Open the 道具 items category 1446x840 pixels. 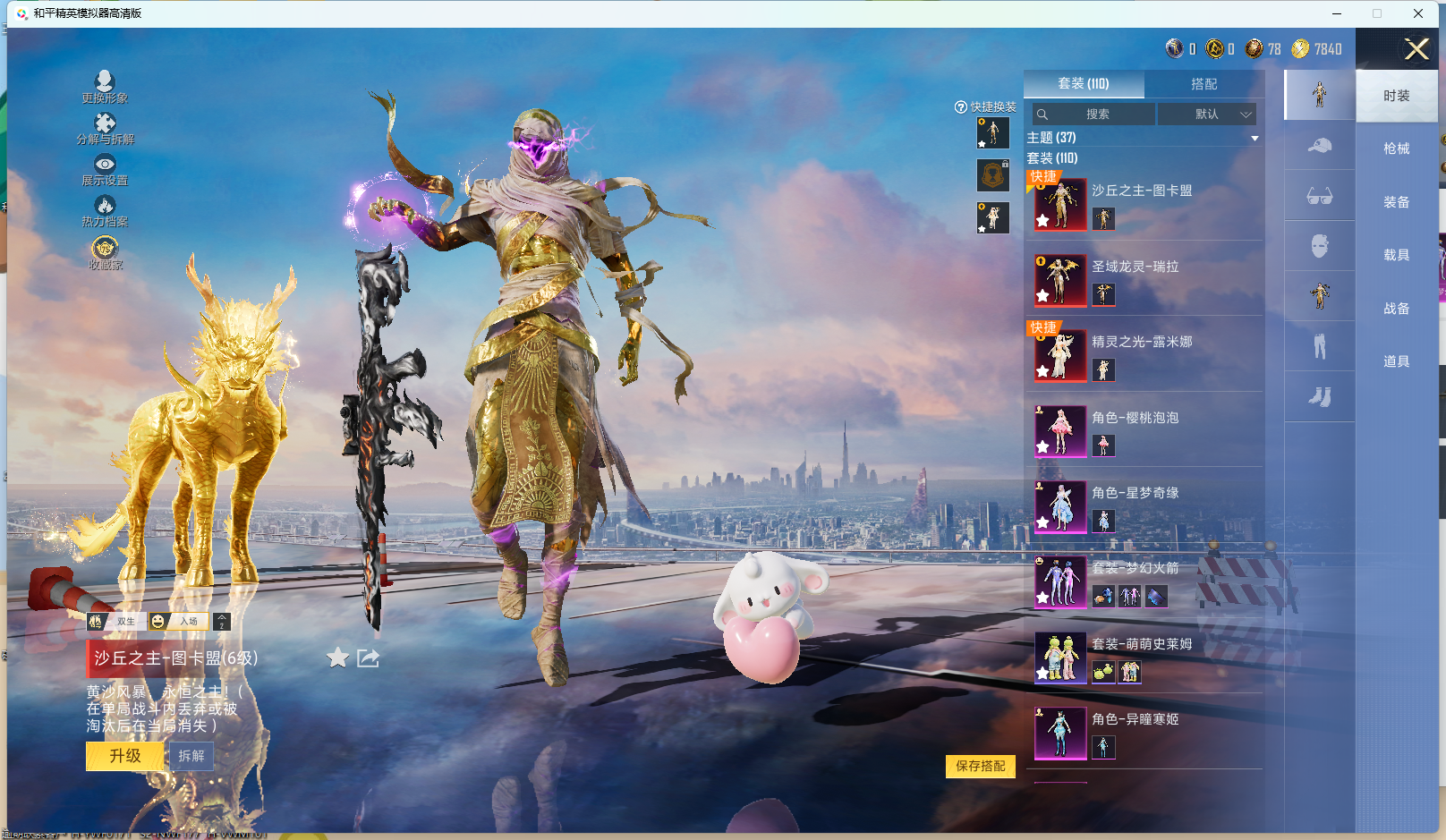(1396, 361)
